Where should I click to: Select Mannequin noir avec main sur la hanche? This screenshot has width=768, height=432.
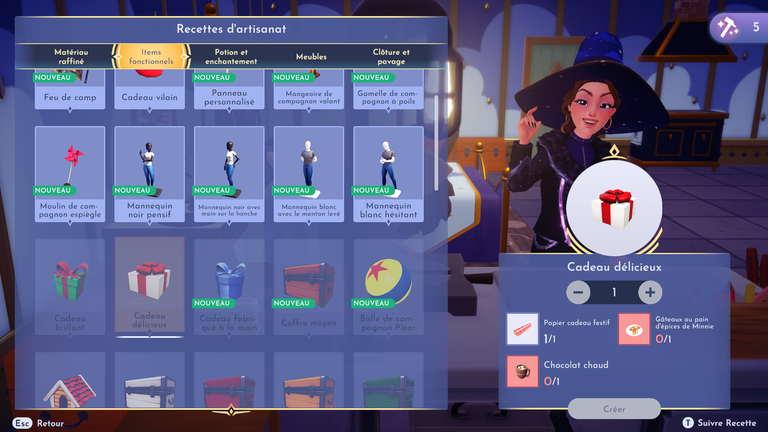(x=229, y=174)
